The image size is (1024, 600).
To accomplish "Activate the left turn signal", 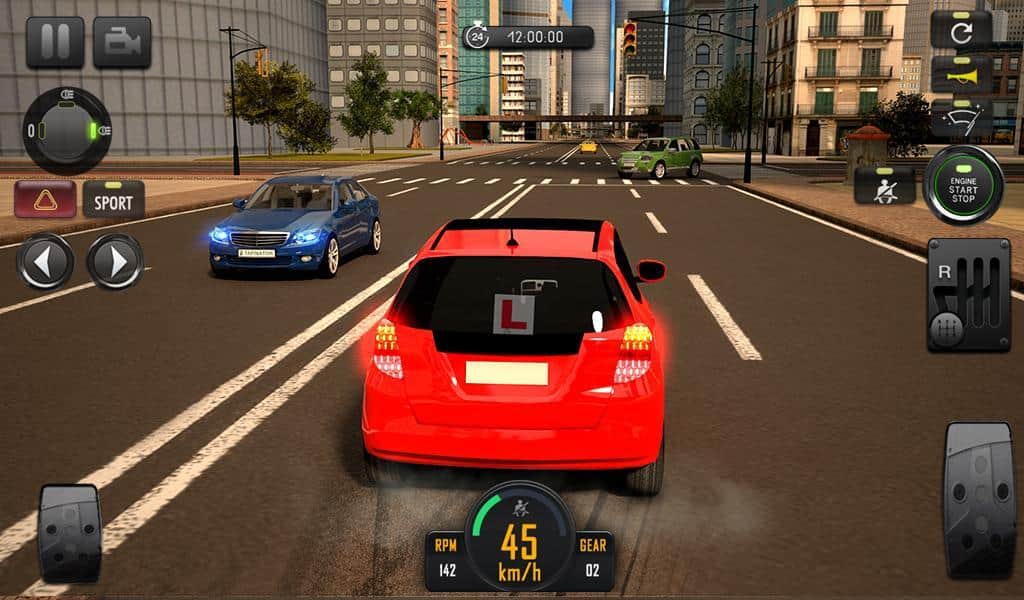I will 45,262.
